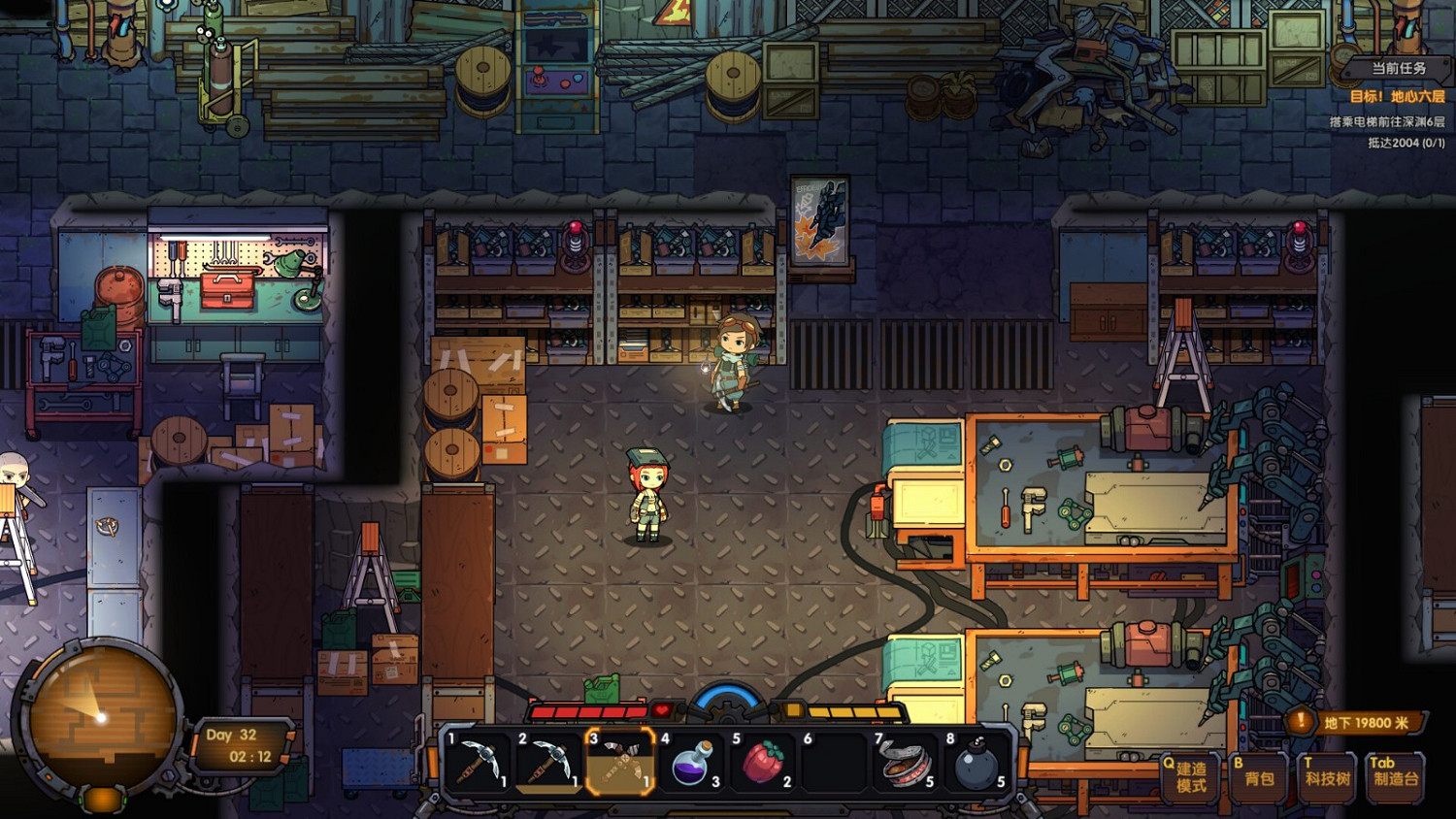The width and height of the screenshot is (1456, 819).
Task: Select the reinforced pickaxe in hotbar slot 2
Action: pyautogui.click(x=549, y=763)
